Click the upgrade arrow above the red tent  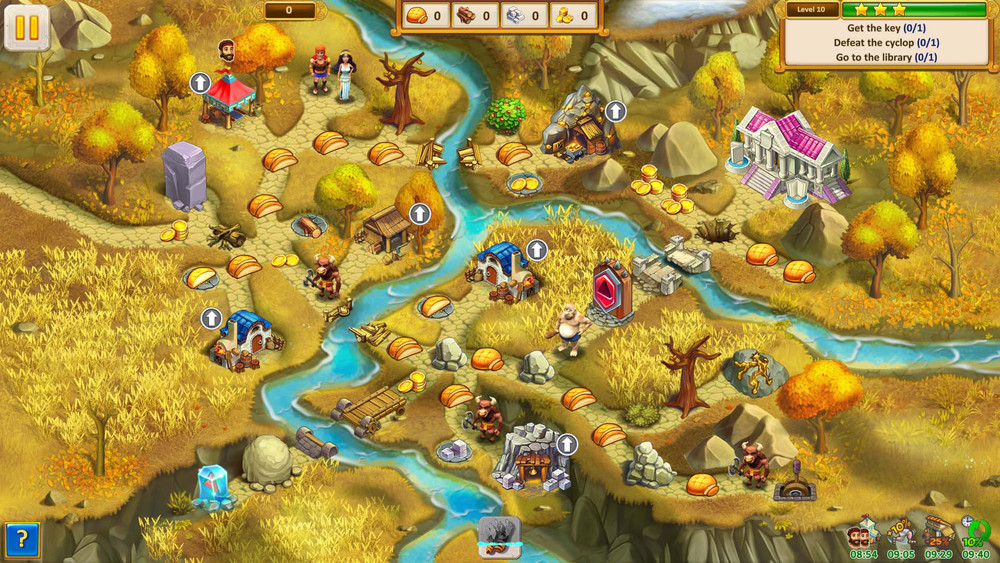(x=200, y=82)
